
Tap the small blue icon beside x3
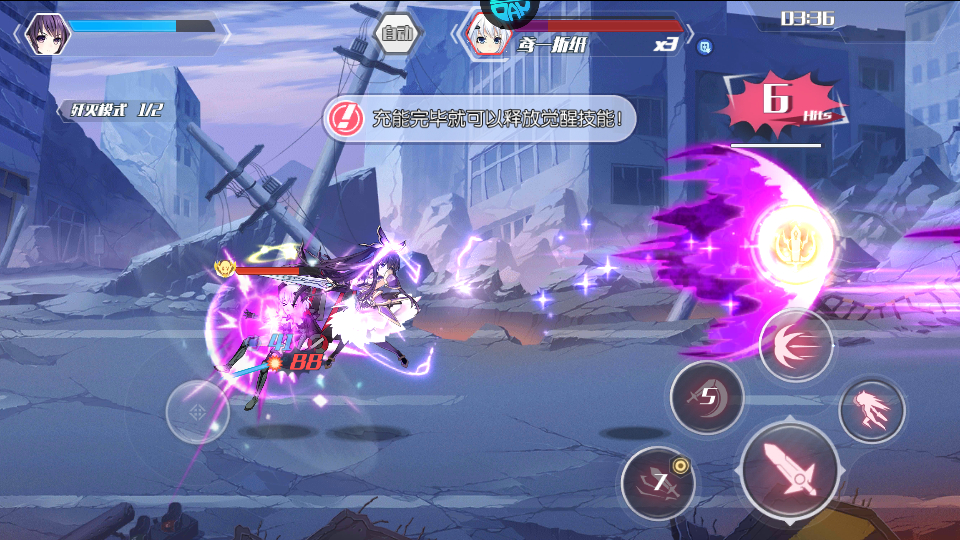(704, 45)
